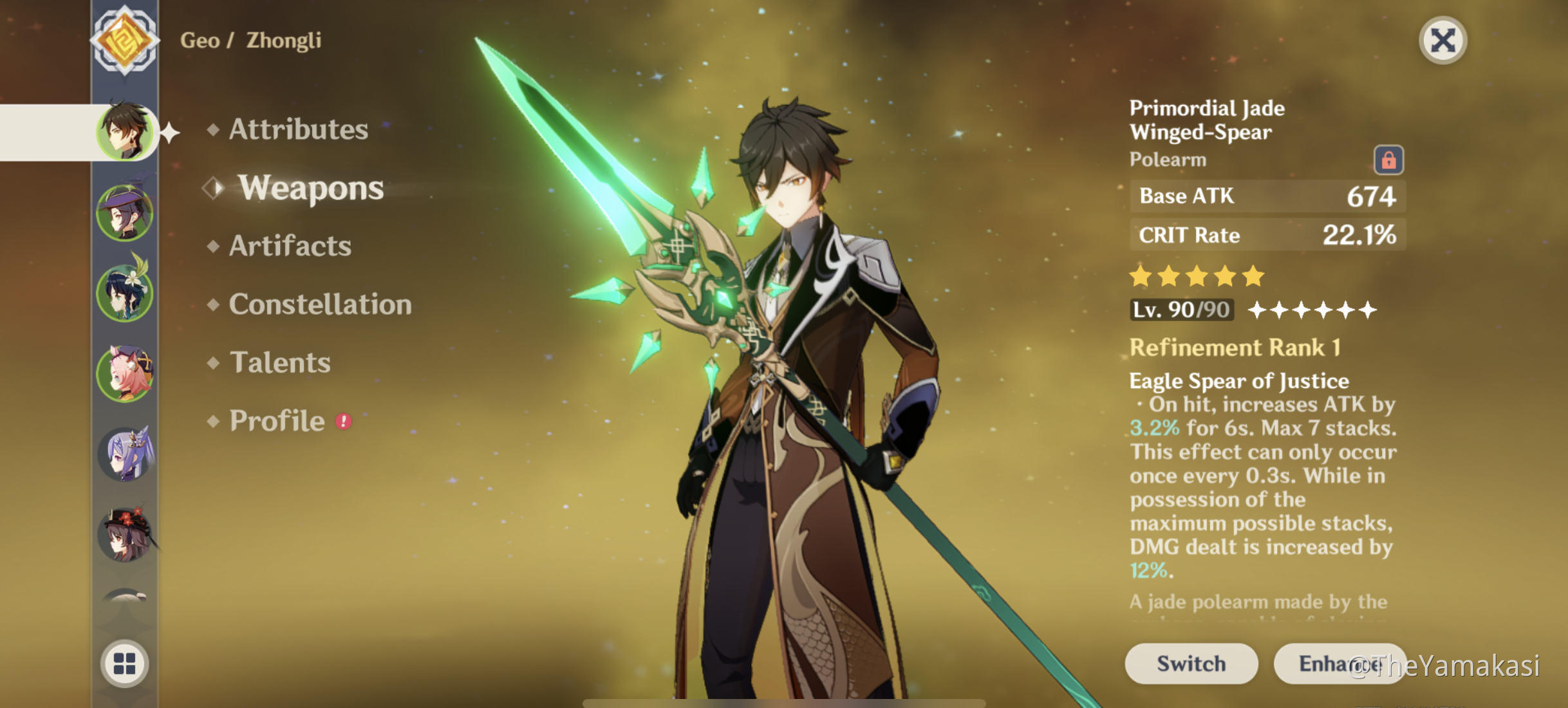
Task: Select Diona's portrait in the character sidebar
Action: (x=126, y=373)
